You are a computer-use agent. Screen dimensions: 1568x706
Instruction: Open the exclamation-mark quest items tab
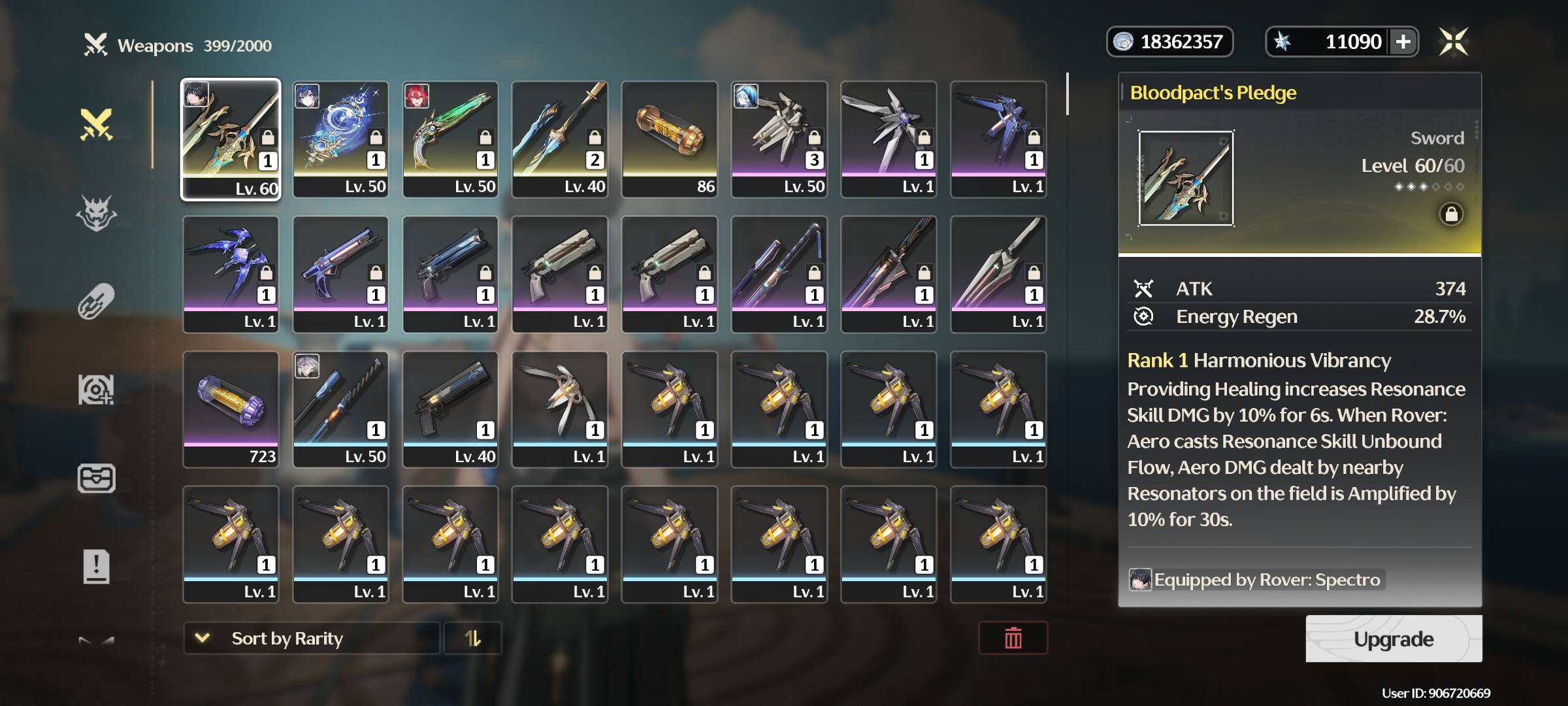point(97,566)
